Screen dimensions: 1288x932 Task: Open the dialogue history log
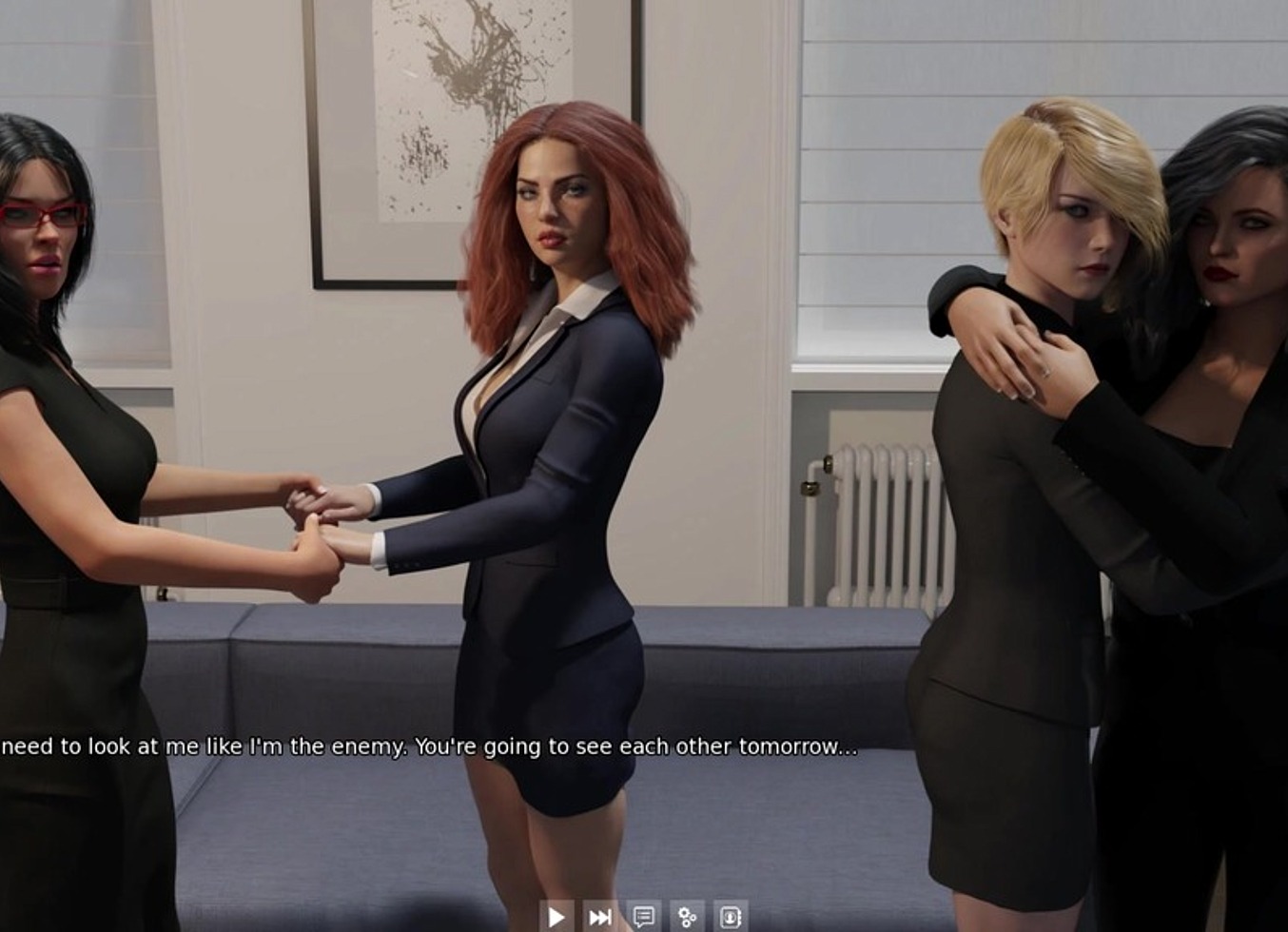point(643,918)
